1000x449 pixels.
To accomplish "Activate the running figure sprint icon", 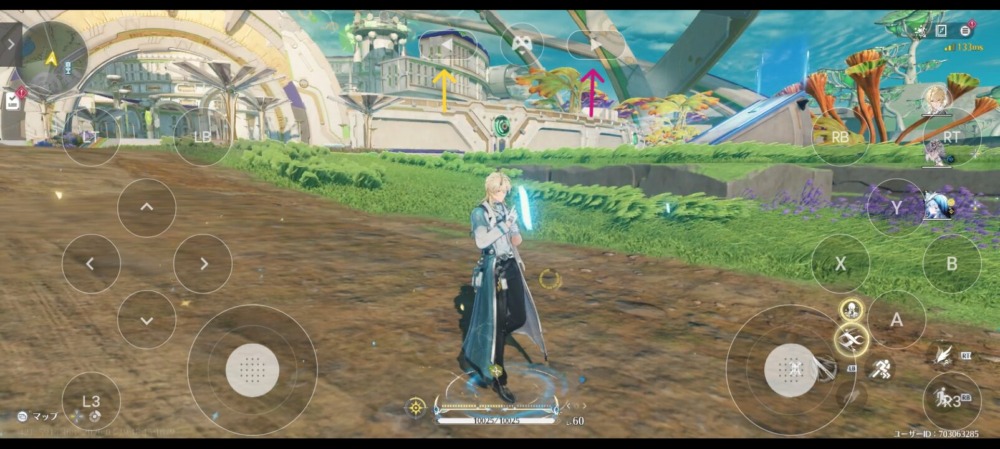I will 882,369.
